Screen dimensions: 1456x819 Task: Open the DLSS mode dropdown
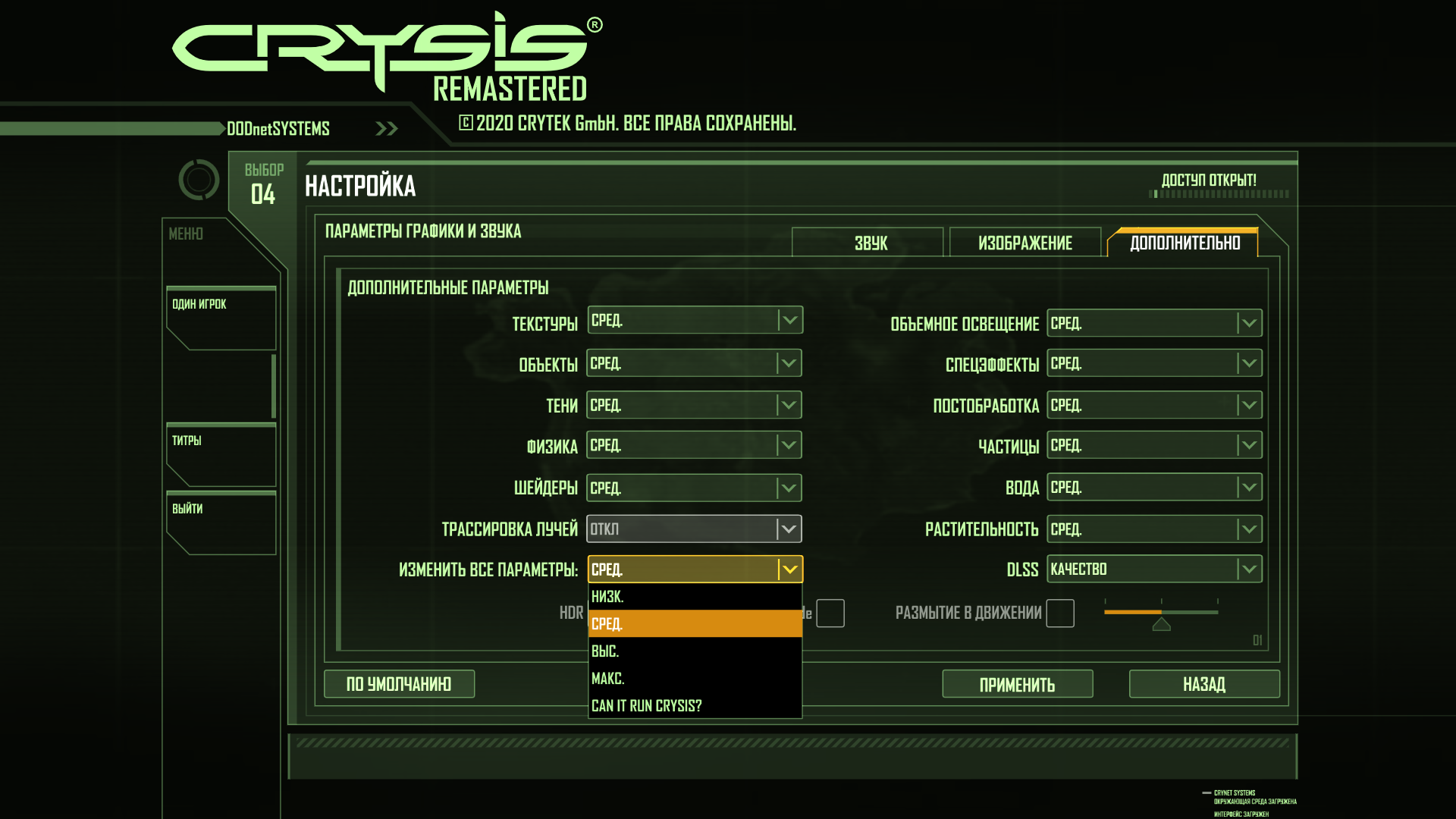[x=1153, y=570]
